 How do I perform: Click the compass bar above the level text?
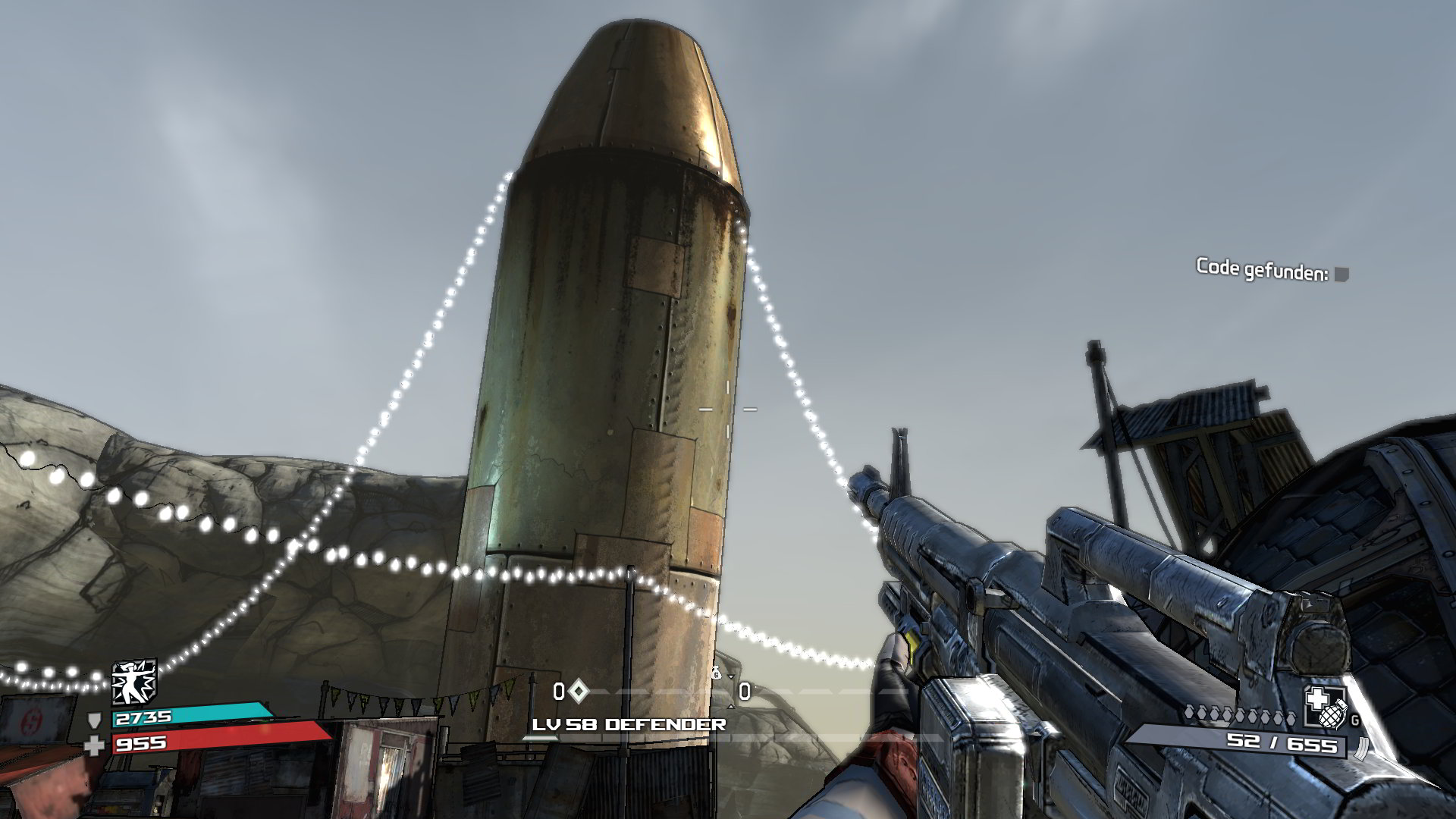click(652, 692)
